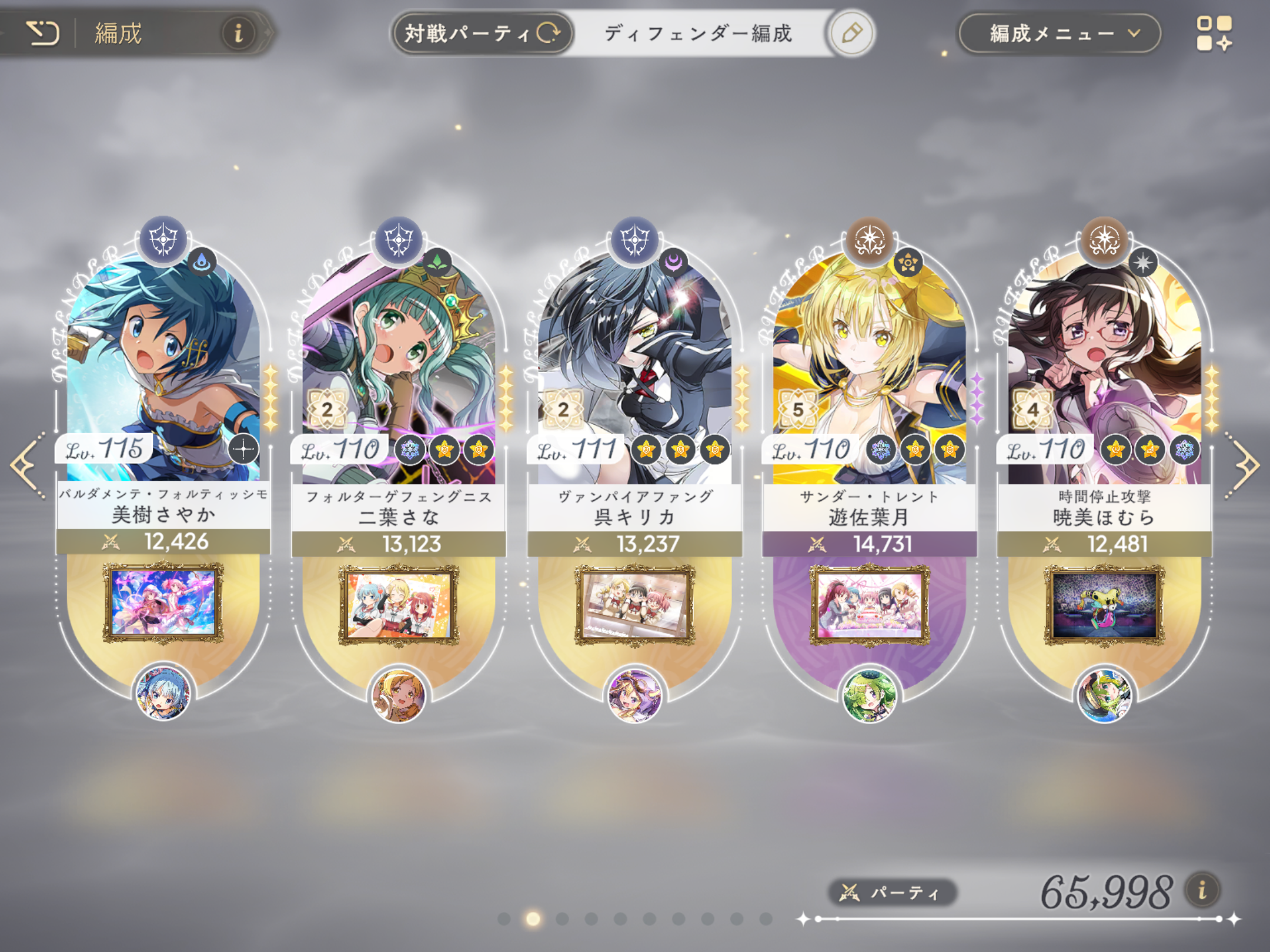
Task: Open the party power info button
Action: coord(1202,890)
